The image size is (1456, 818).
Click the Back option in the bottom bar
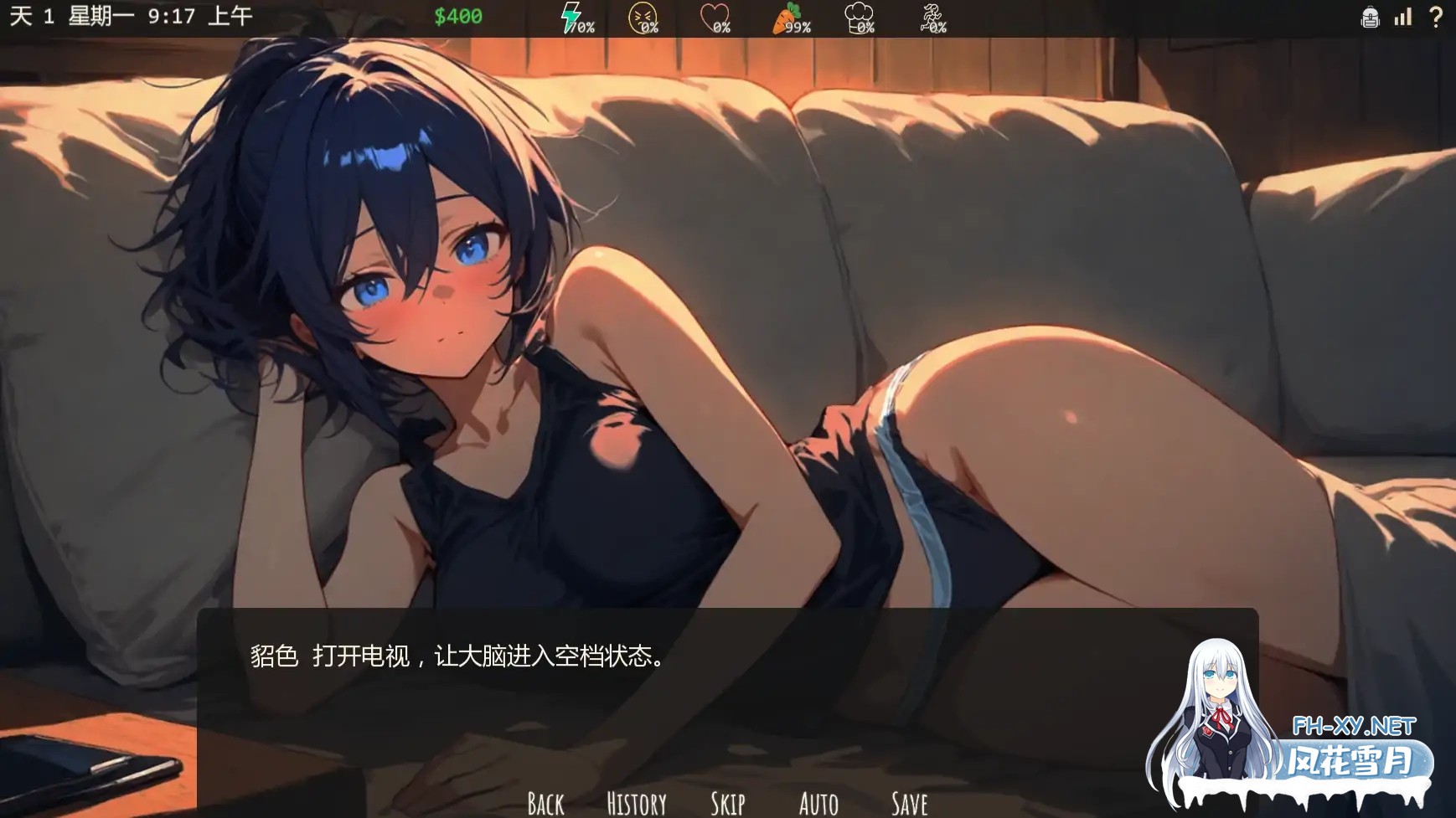click(x=545, y=802)
